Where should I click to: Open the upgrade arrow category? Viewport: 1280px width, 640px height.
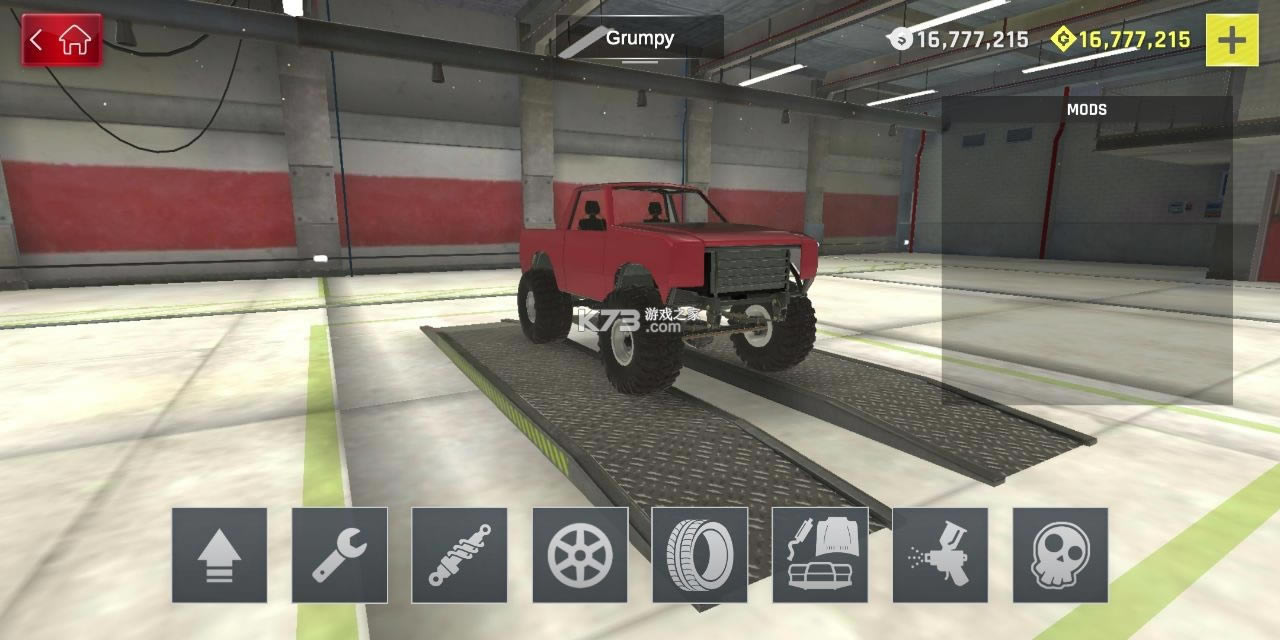tap(219, 555)
